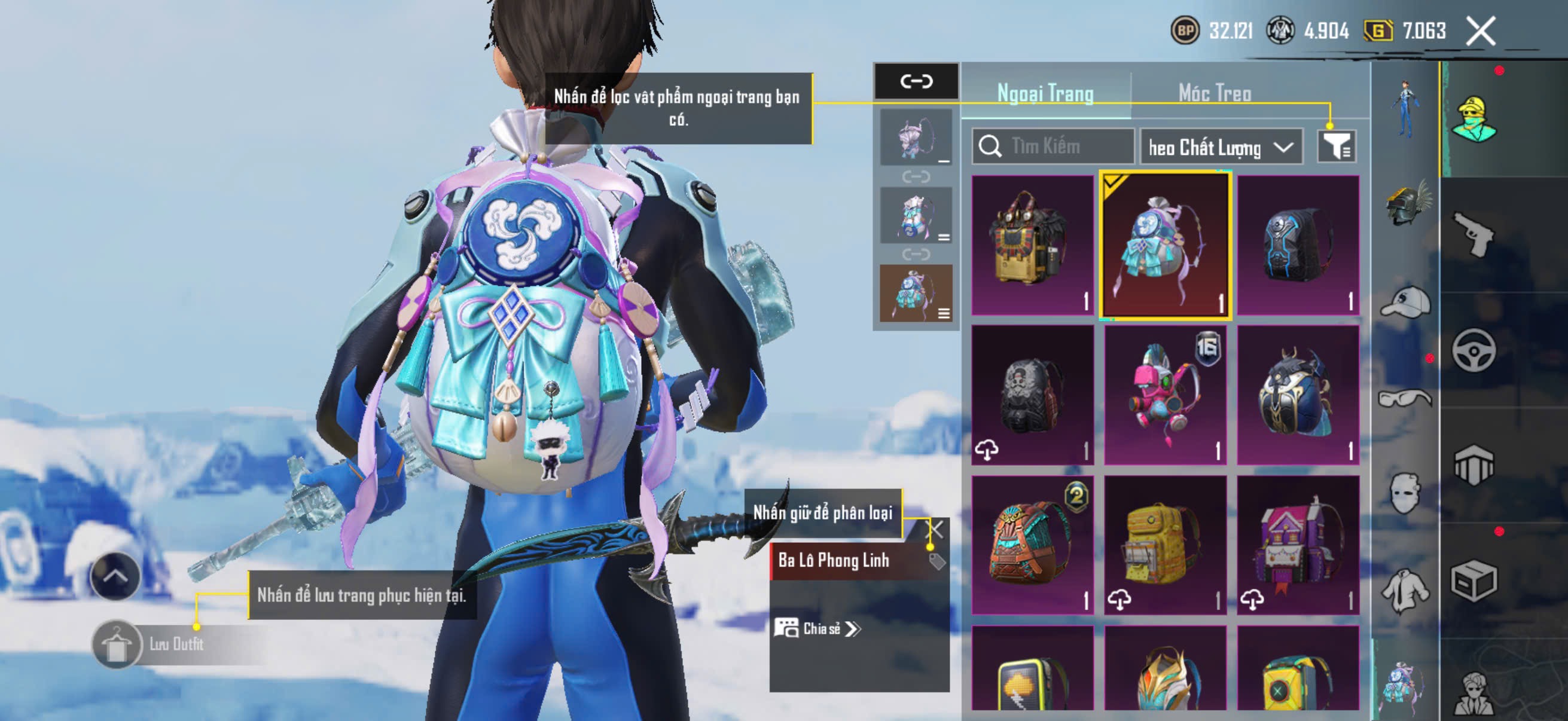Toggle the owned-items filter funnel icon
The height and width of the screenshot is (721, 1568).
(x=1337, y=146)
